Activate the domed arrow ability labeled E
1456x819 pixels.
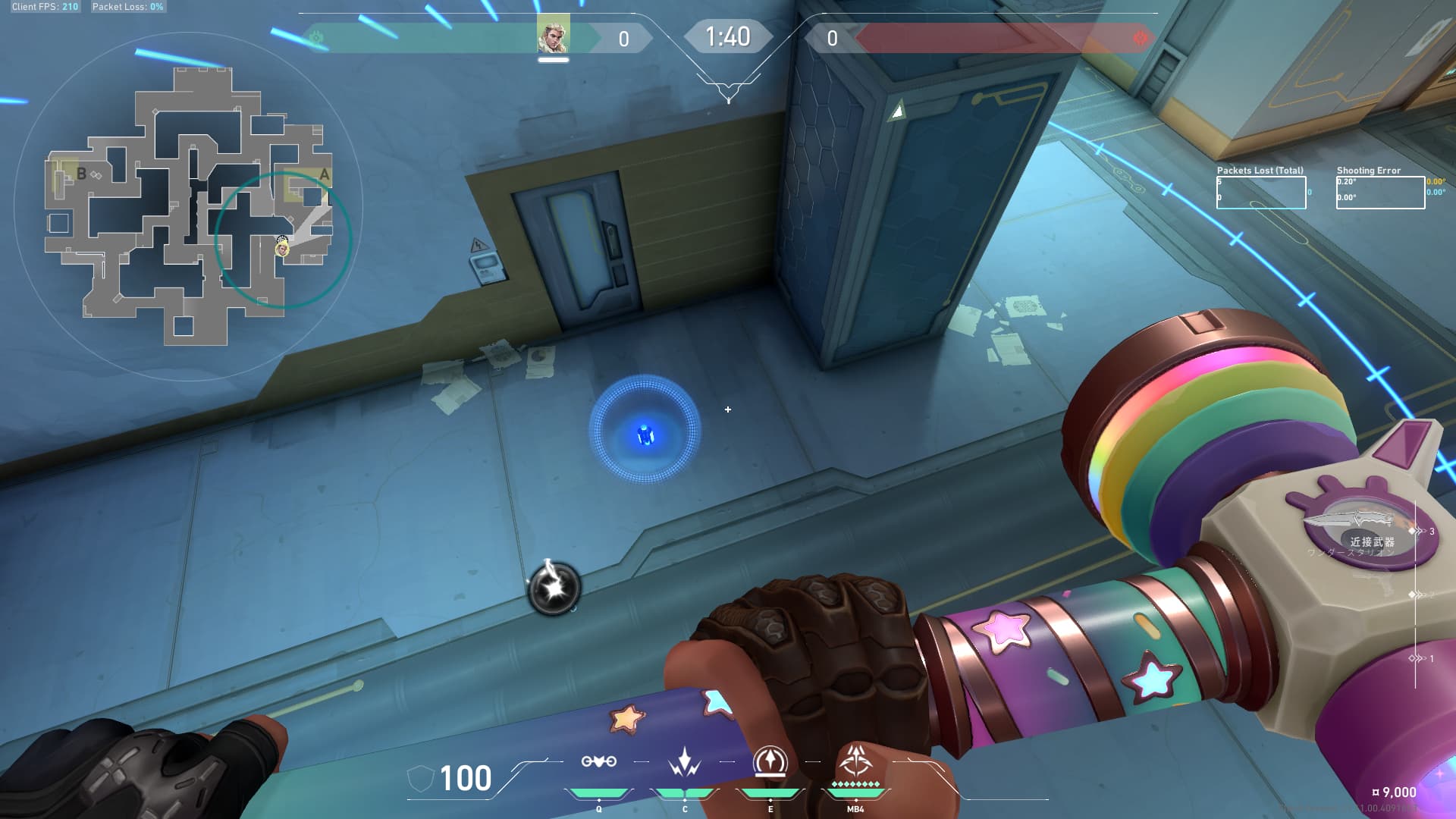(x=770, y=761)
